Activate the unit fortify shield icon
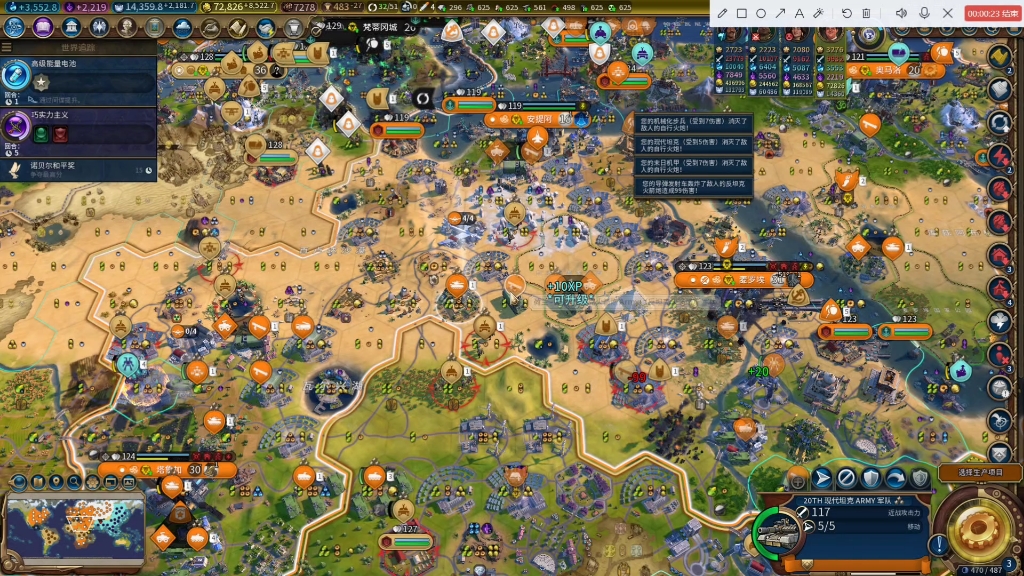The image size is (1024, 576). (871, 479)
